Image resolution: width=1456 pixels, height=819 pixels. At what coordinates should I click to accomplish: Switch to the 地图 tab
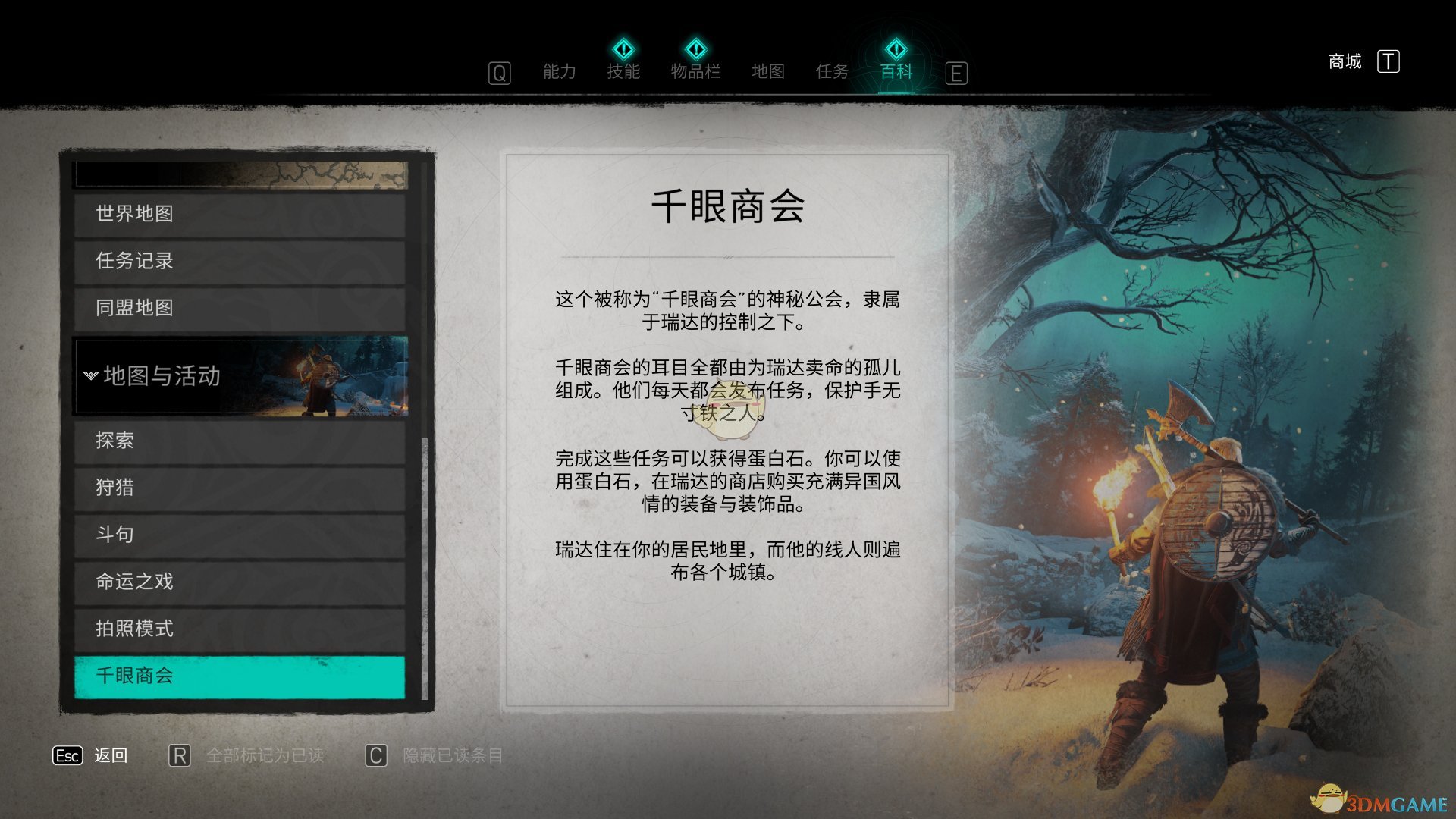768,71
